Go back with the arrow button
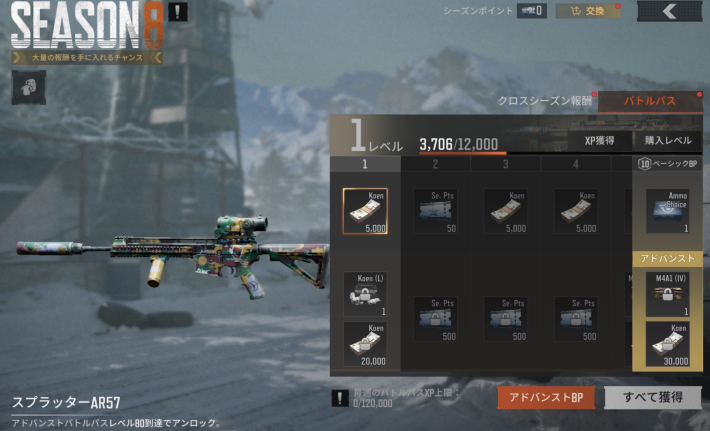 pyautogui.click(x=669, y=12)
